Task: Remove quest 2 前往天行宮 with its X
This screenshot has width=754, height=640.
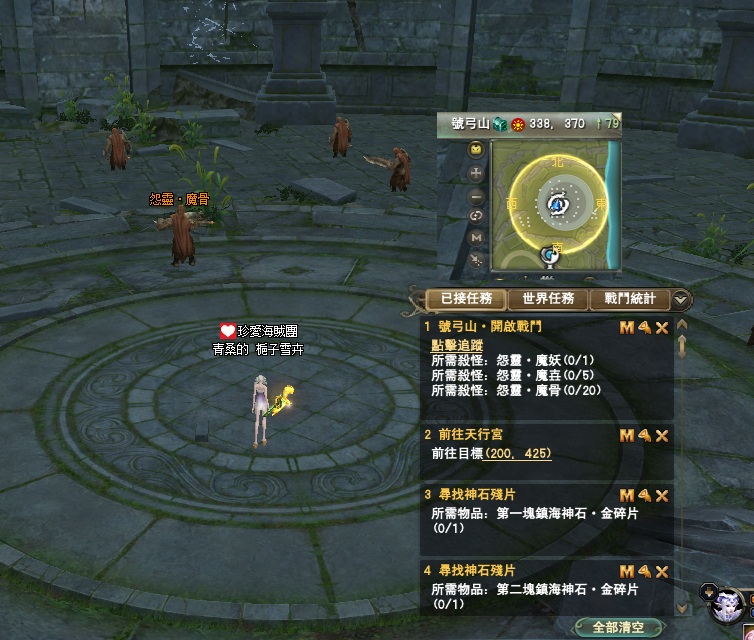Action: click(662, 436)
